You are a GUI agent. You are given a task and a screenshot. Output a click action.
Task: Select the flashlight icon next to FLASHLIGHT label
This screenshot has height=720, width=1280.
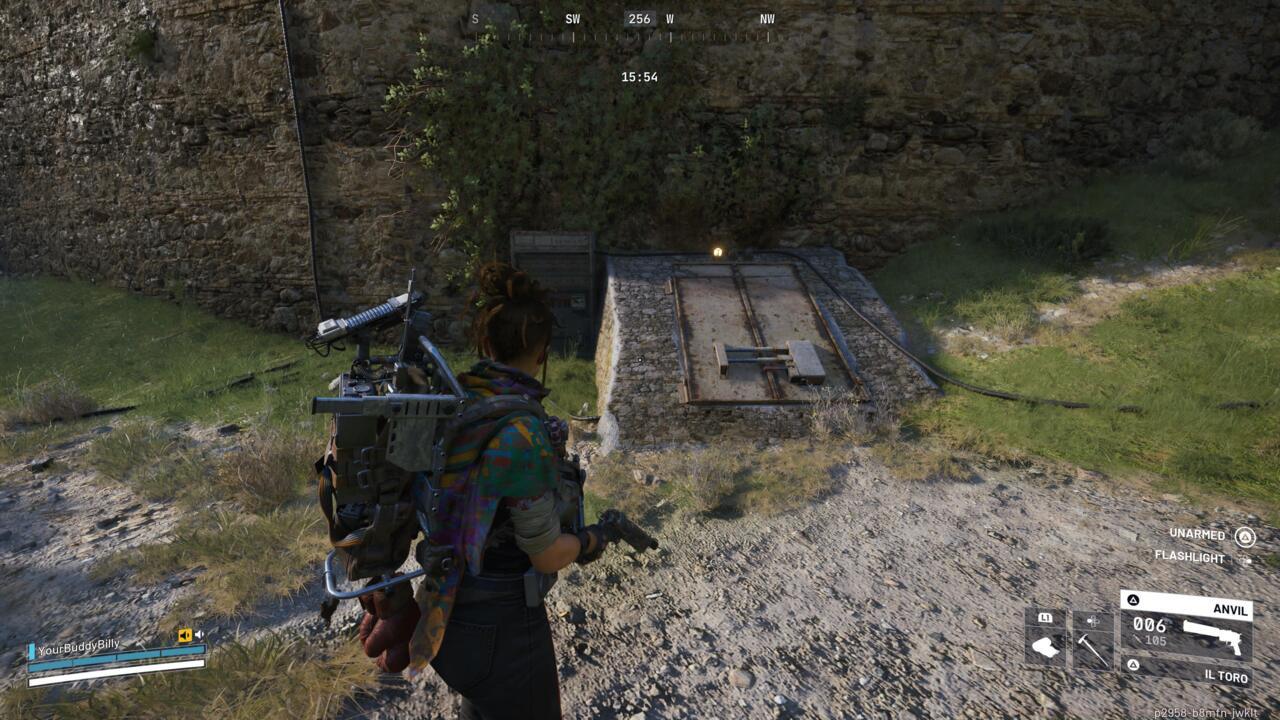[1245, 560]
